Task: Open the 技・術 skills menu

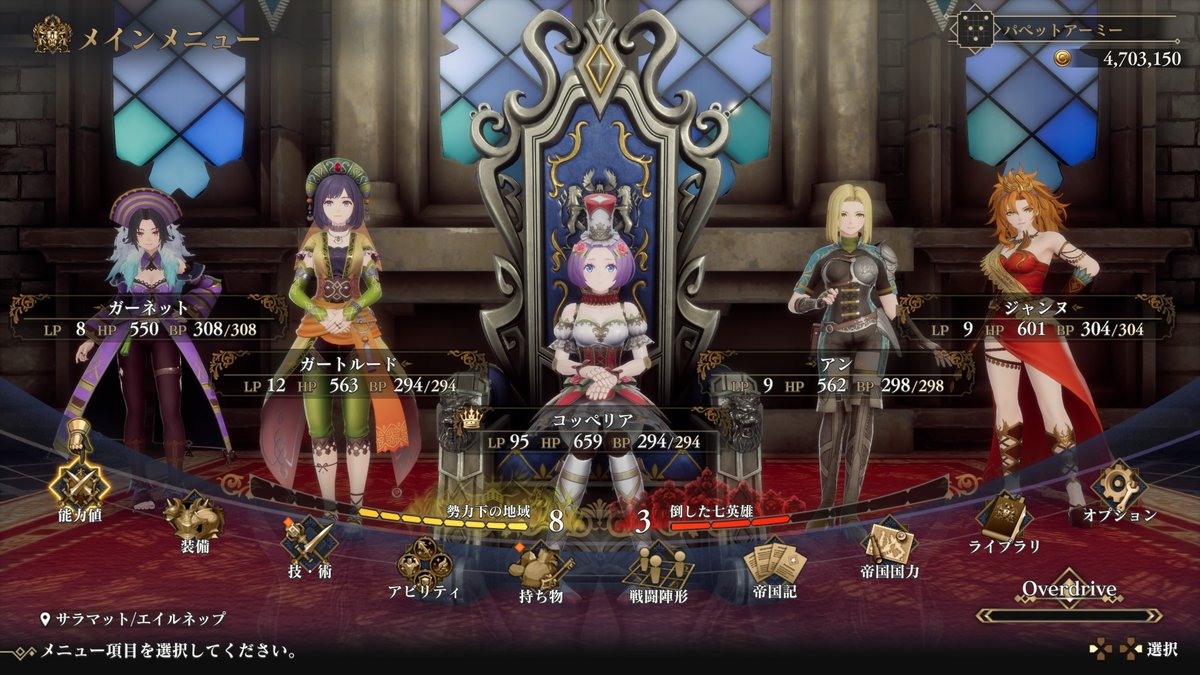Action: pos(309,543)
